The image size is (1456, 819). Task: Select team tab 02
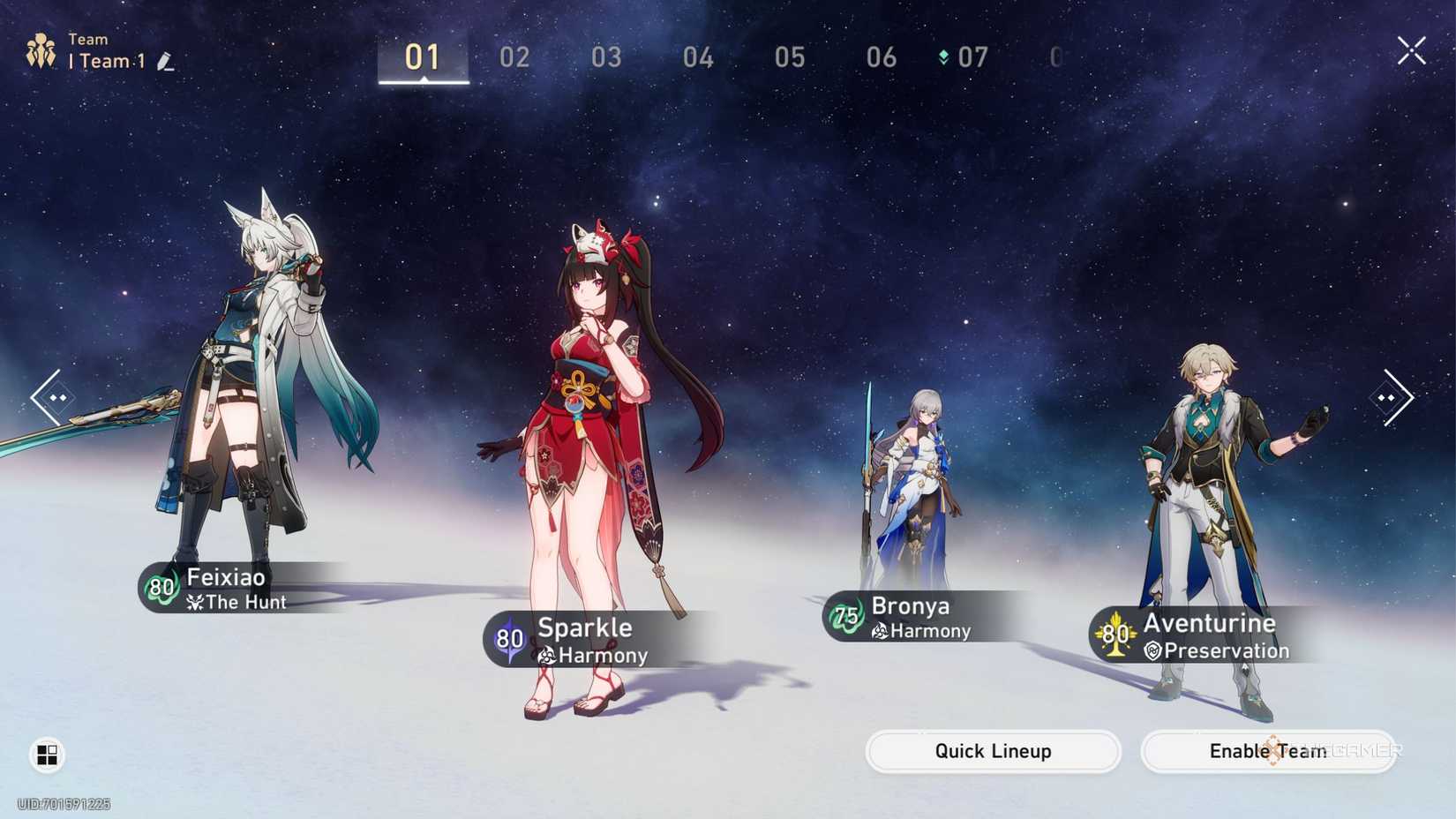click(x=515, y=57)
